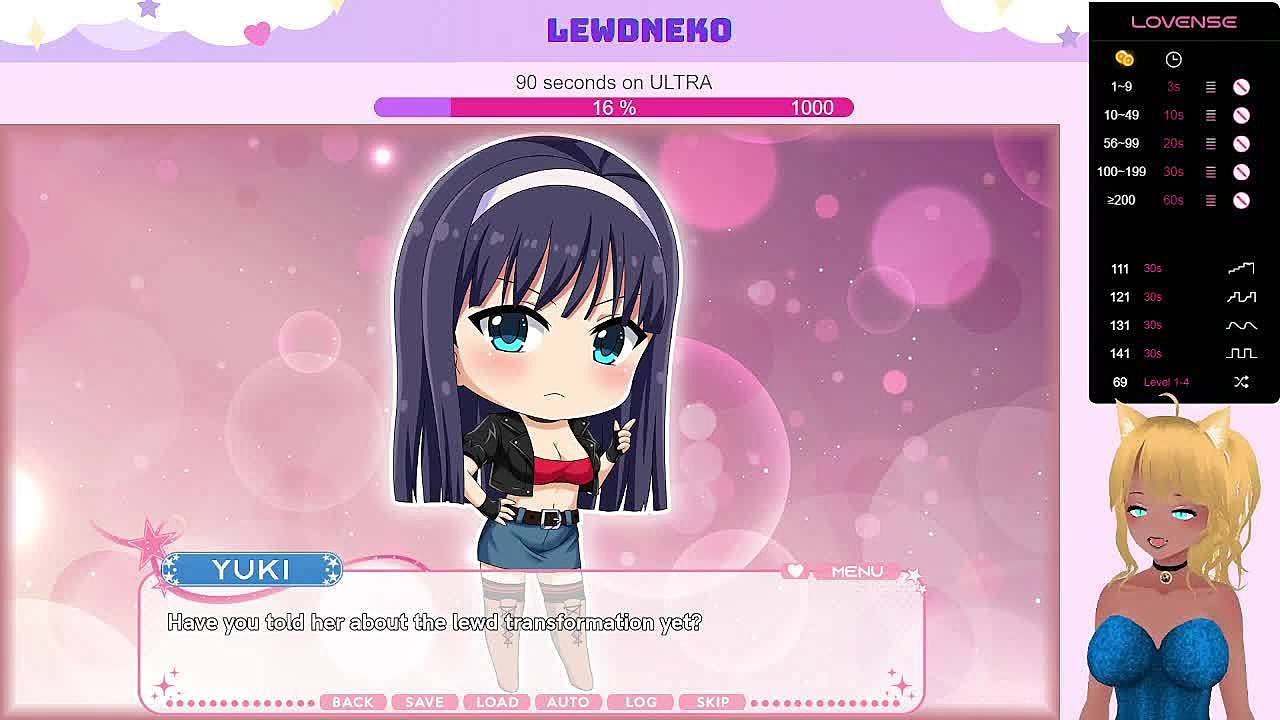Show the dialogue LOG
This screenshot has width=1280, height=720.
[641, 702]
